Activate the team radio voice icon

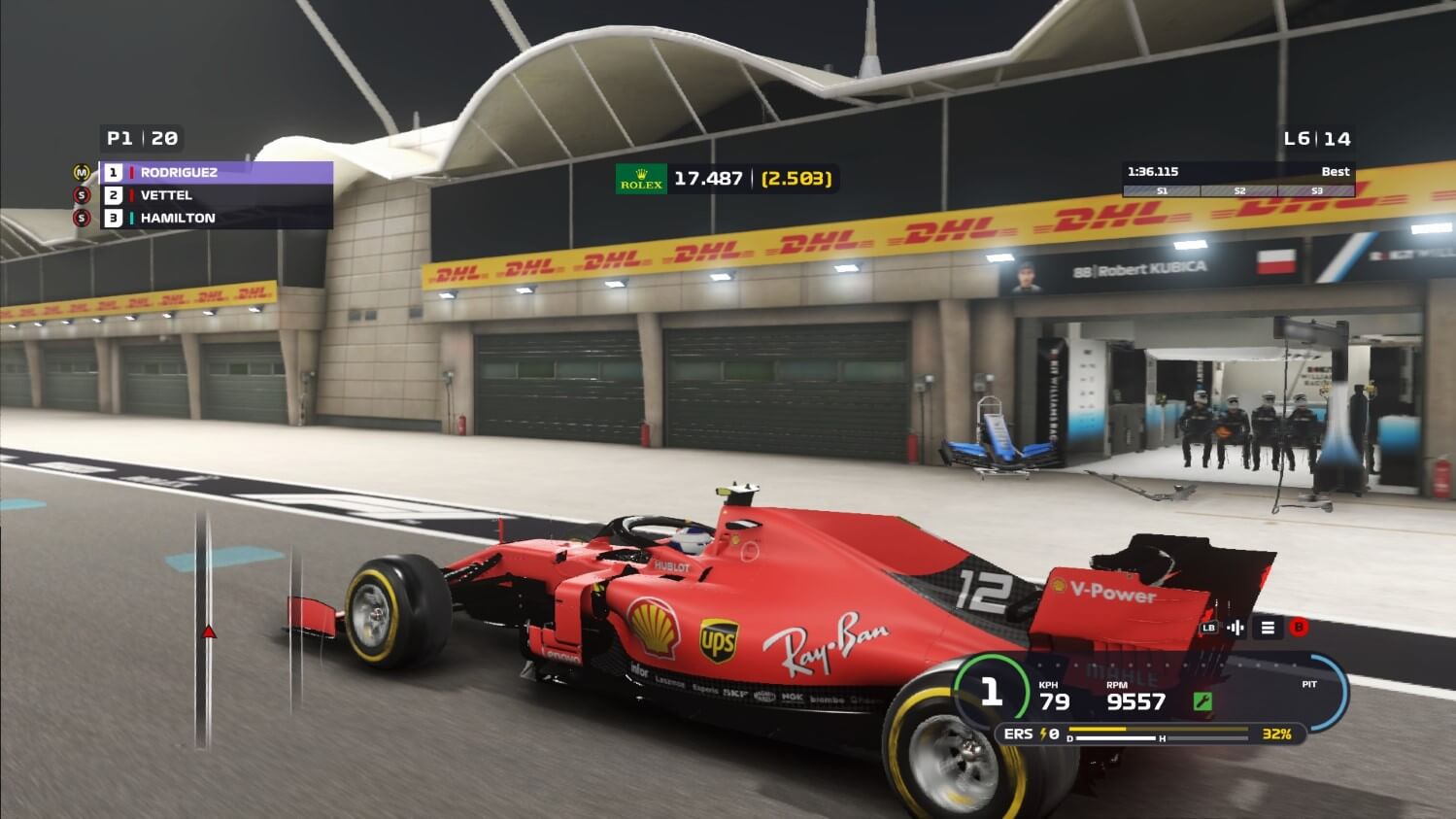[1236, 628]
